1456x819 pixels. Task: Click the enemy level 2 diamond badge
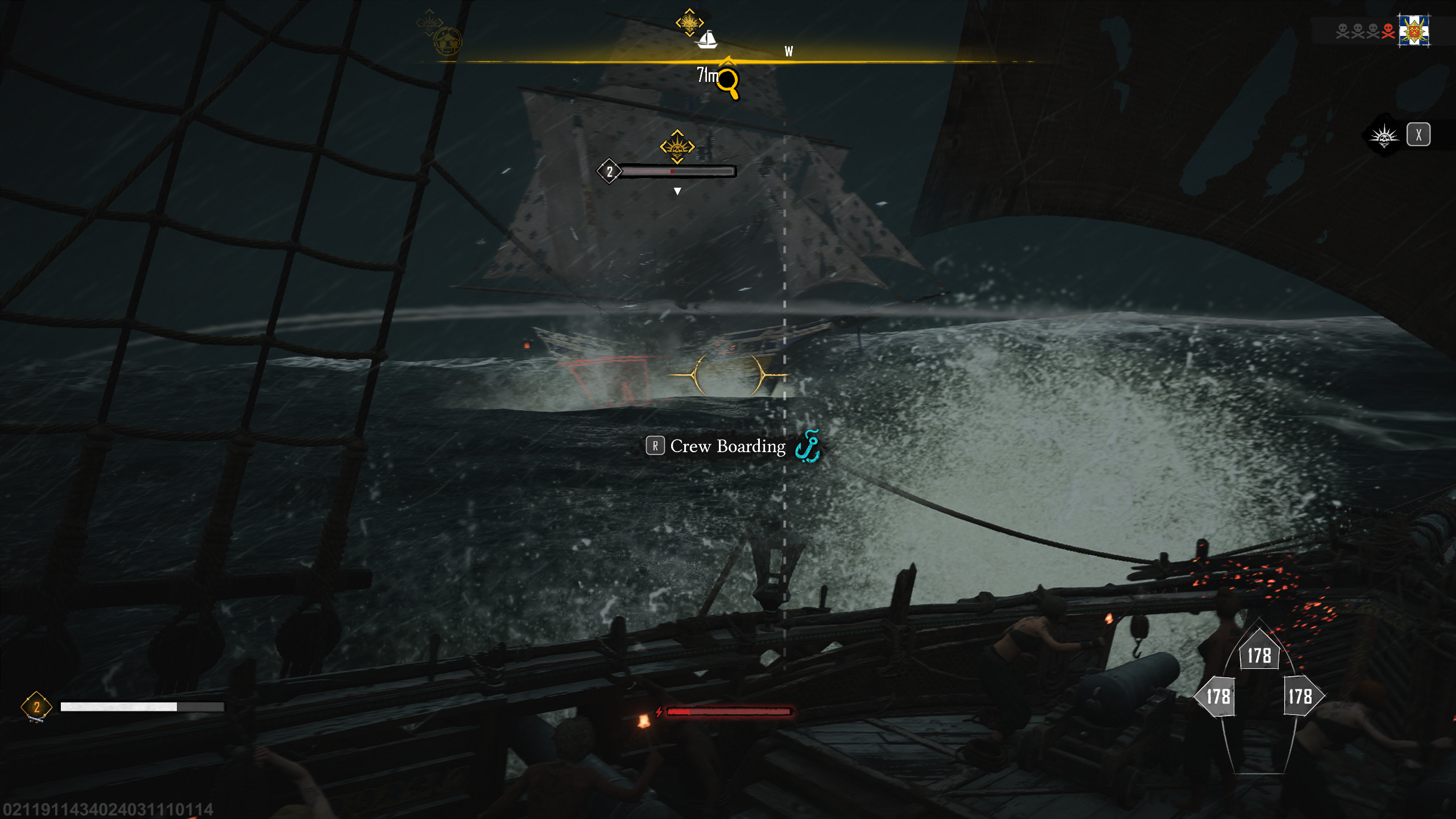[609, 172]
